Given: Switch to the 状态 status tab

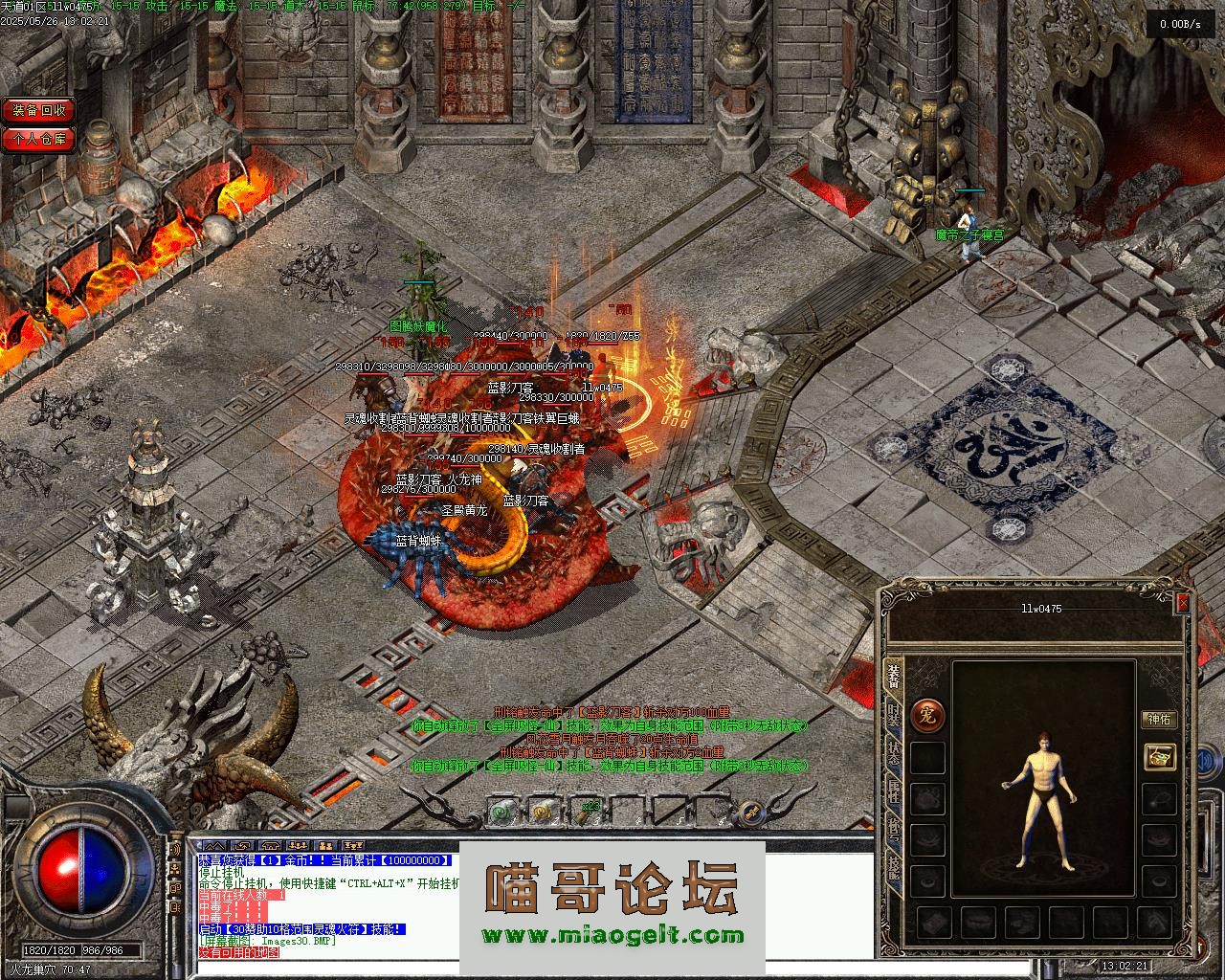Looking at the screenshot, I should point(893,752).
